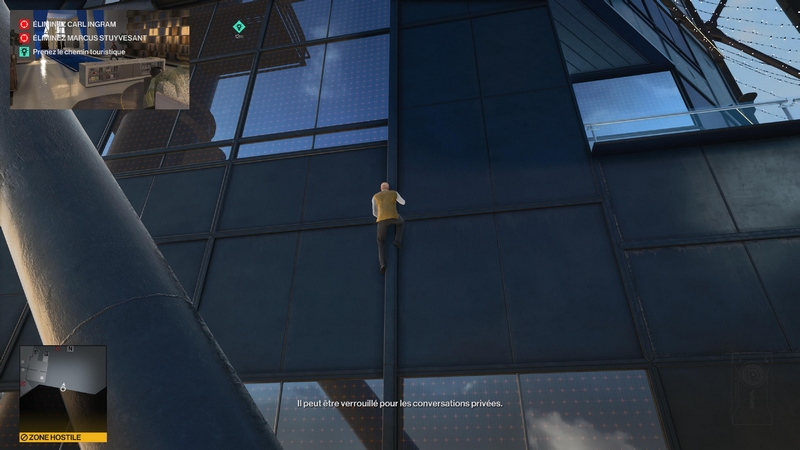Click the minimap's north compass marker
Screen dimensions: 800x450
pos(71,349)
